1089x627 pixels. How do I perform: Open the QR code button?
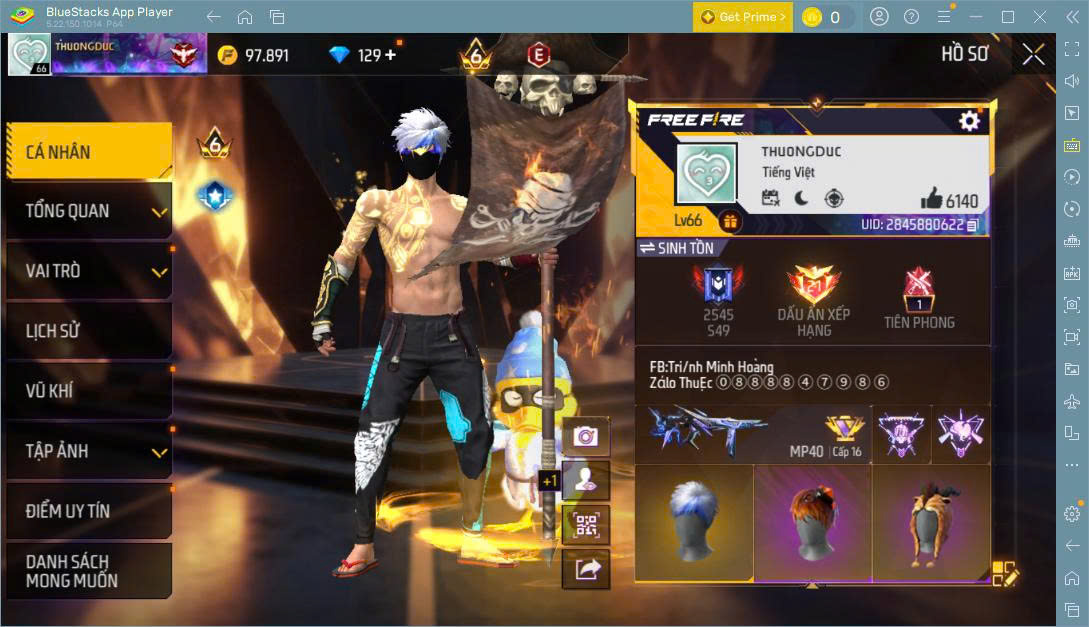[586, 524]
